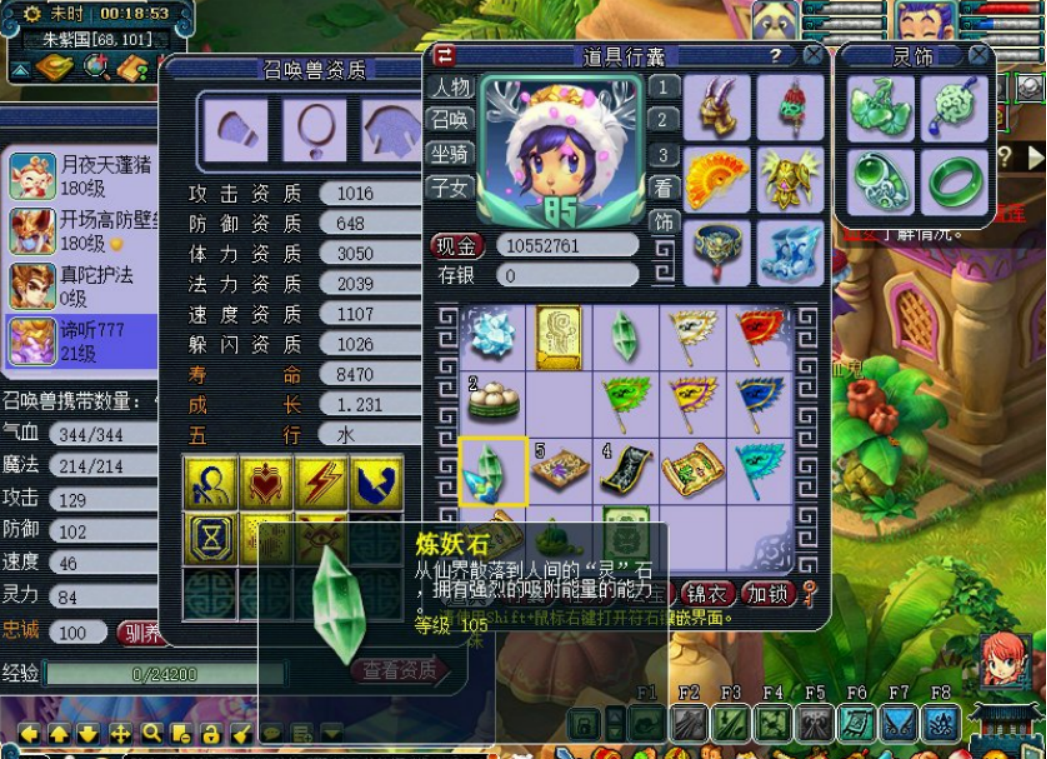
Task: Open the 锦衣 costume button
Action: coord(708,593)
